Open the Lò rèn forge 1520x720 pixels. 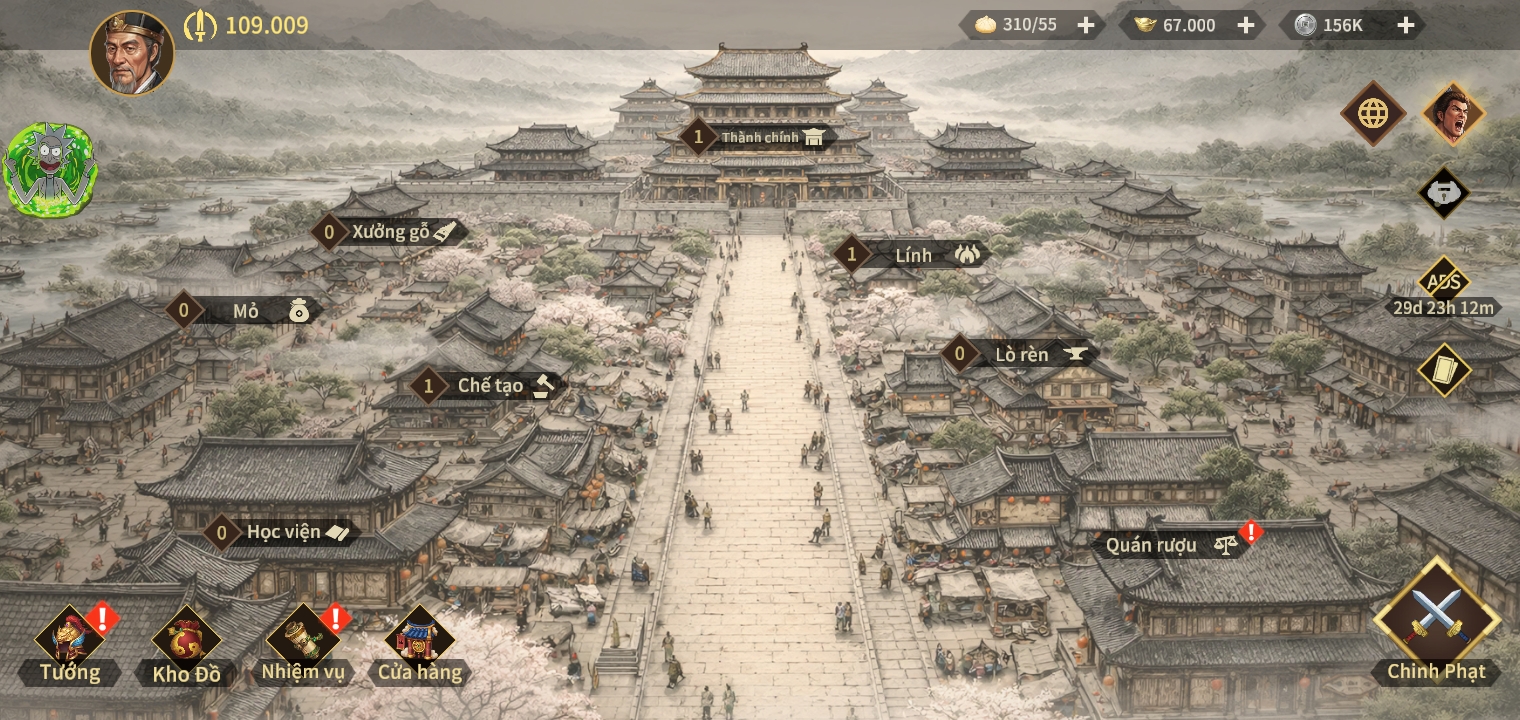tap(1022, 354)
